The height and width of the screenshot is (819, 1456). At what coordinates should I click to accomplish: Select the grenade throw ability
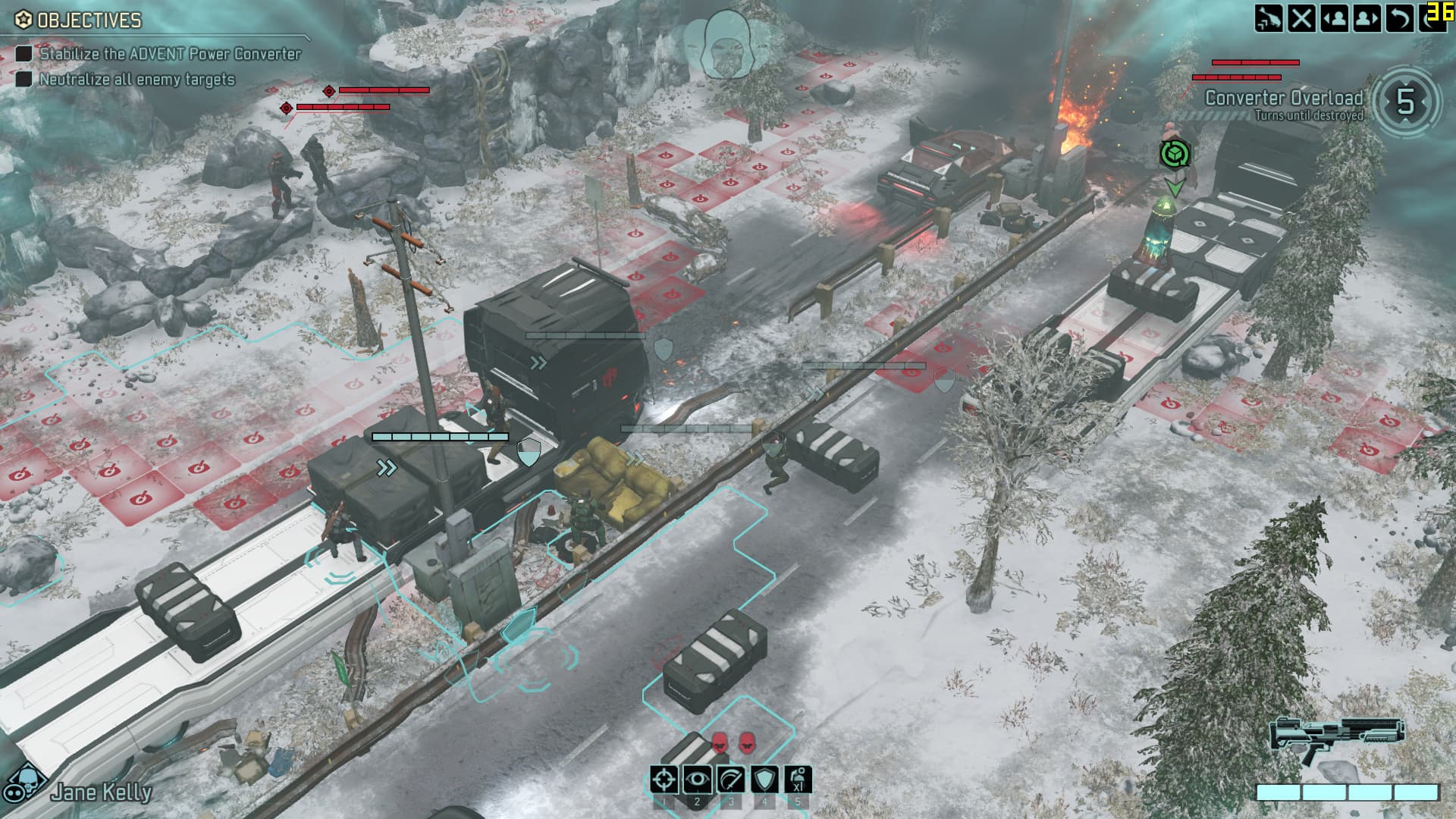pyautogui.click(x=797, y=780)
